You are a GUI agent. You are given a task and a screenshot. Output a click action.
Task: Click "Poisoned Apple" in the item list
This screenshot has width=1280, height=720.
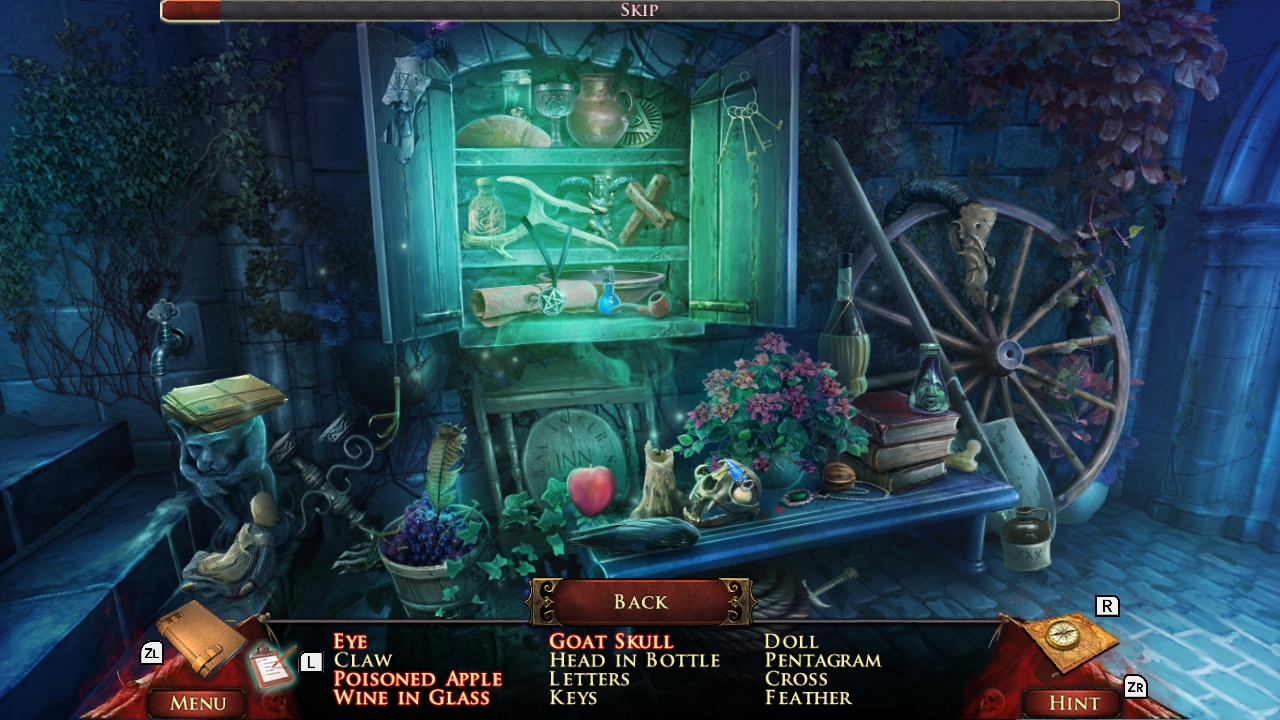416,679
